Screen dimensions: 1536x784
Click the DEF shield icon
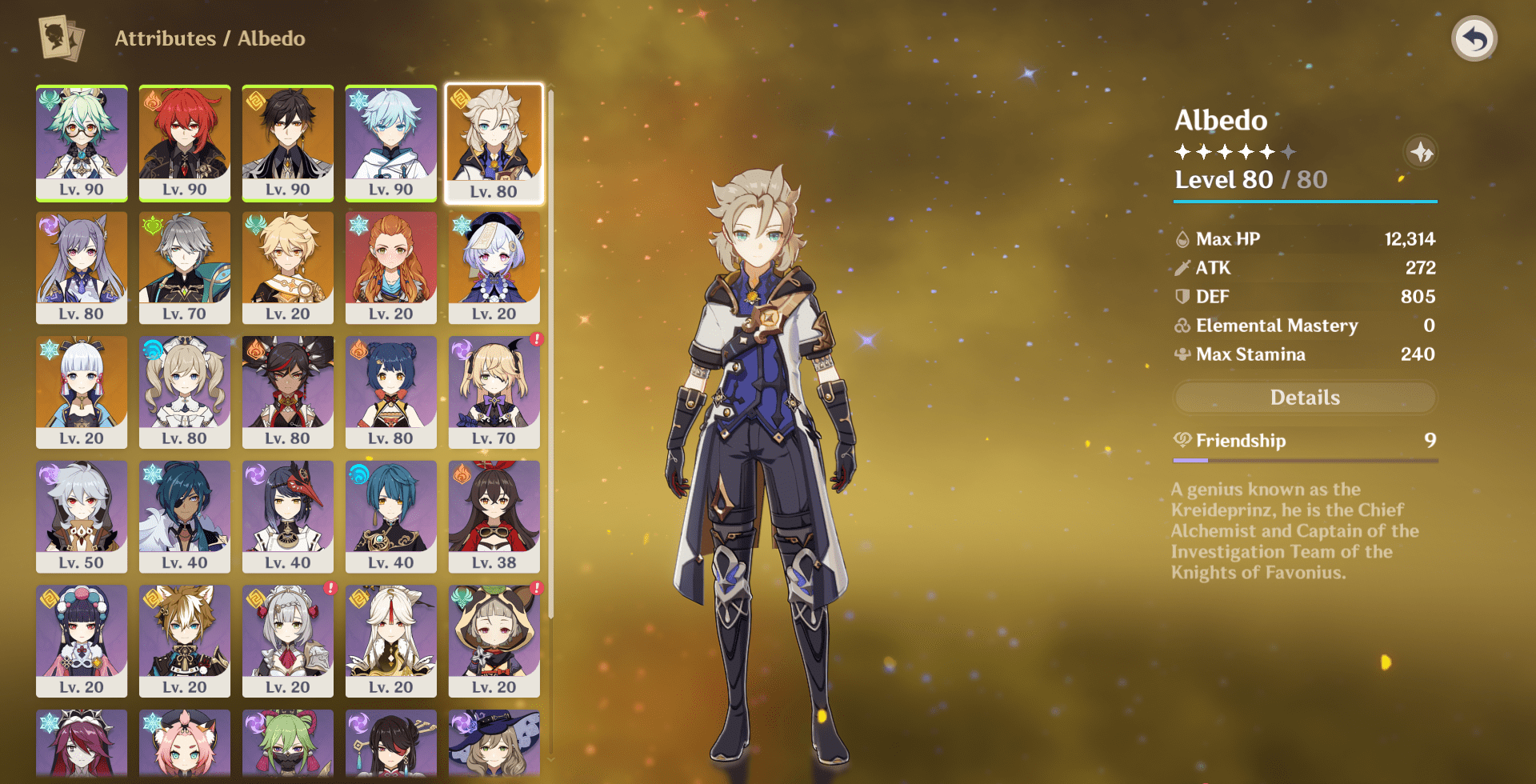tap(1182, 296)
